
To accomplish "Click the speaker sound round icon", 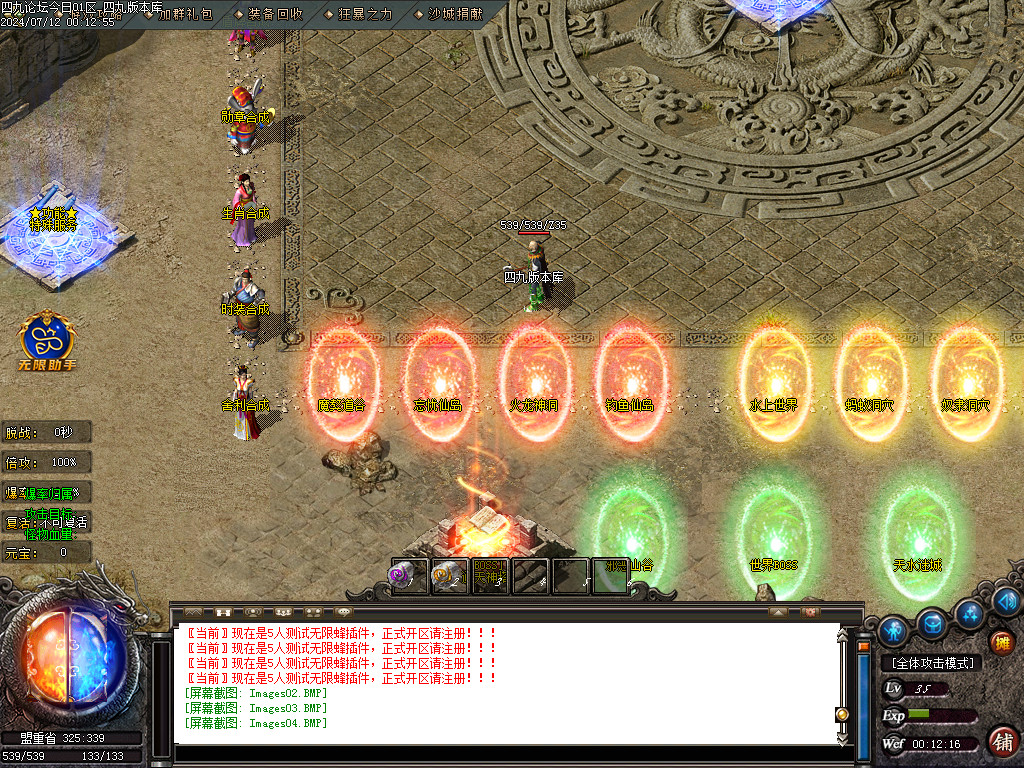I will coord(1006,601).
